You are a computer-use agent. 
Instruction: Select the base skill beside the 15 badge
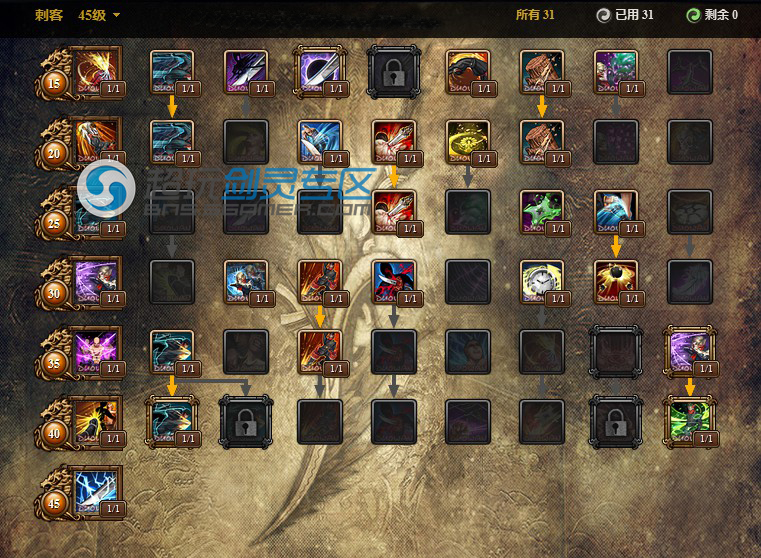(97, 71)
